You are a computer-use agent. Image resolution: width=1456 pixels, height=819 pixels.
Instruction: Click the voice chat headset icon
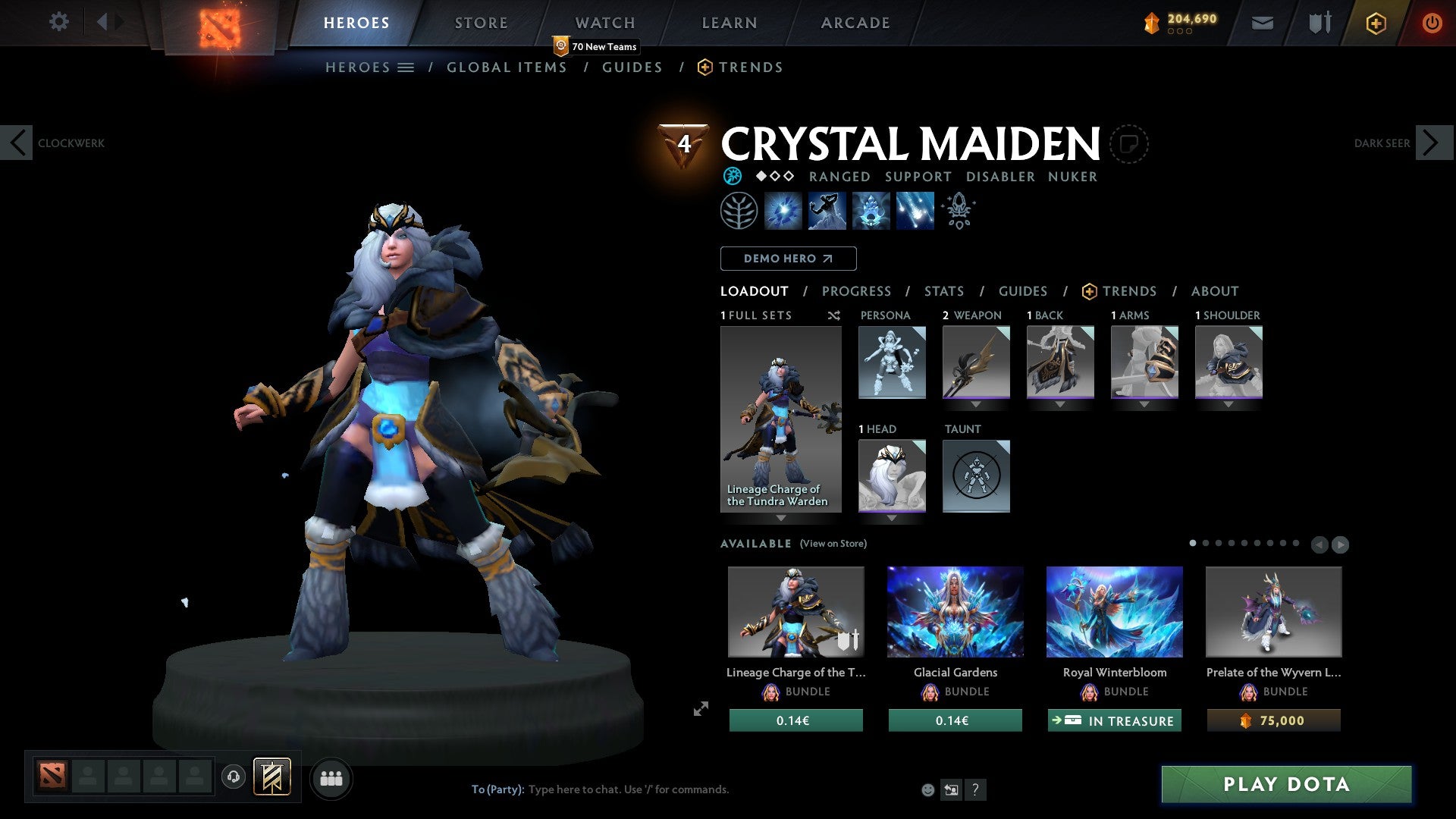pos(234,778)
